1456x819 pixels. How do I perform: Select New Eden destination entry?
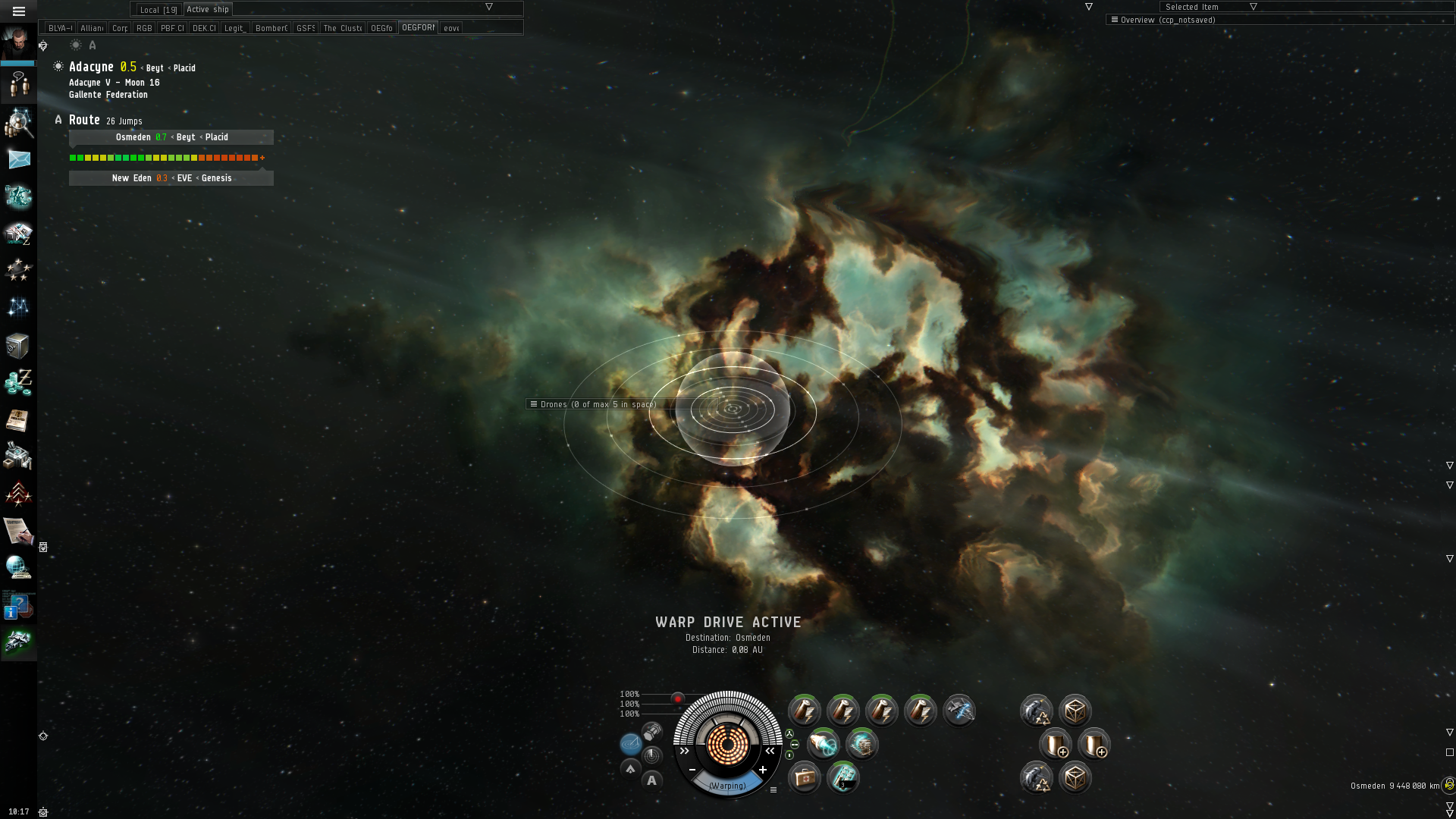pos(171,178)
